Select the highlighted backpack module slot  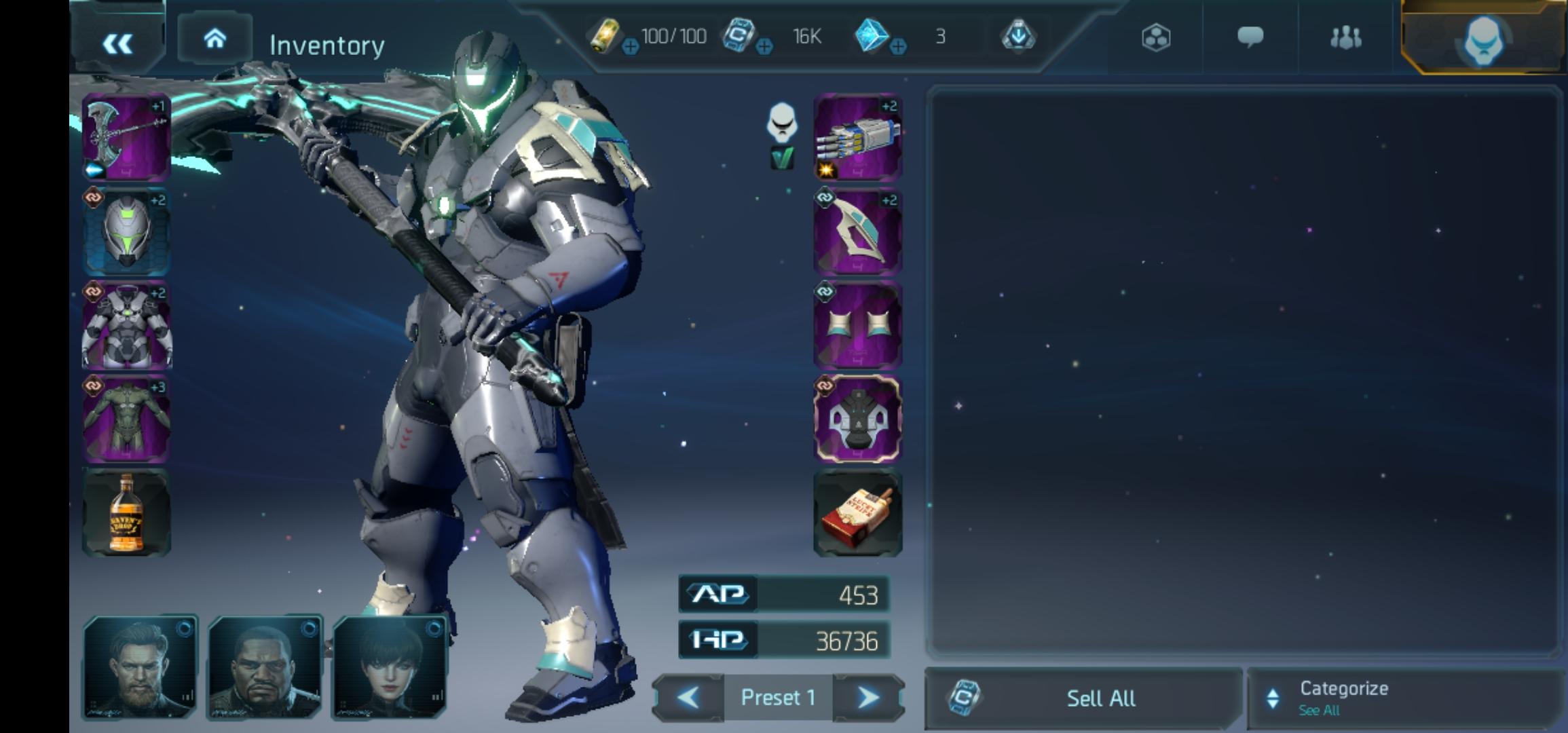[857, 419]
